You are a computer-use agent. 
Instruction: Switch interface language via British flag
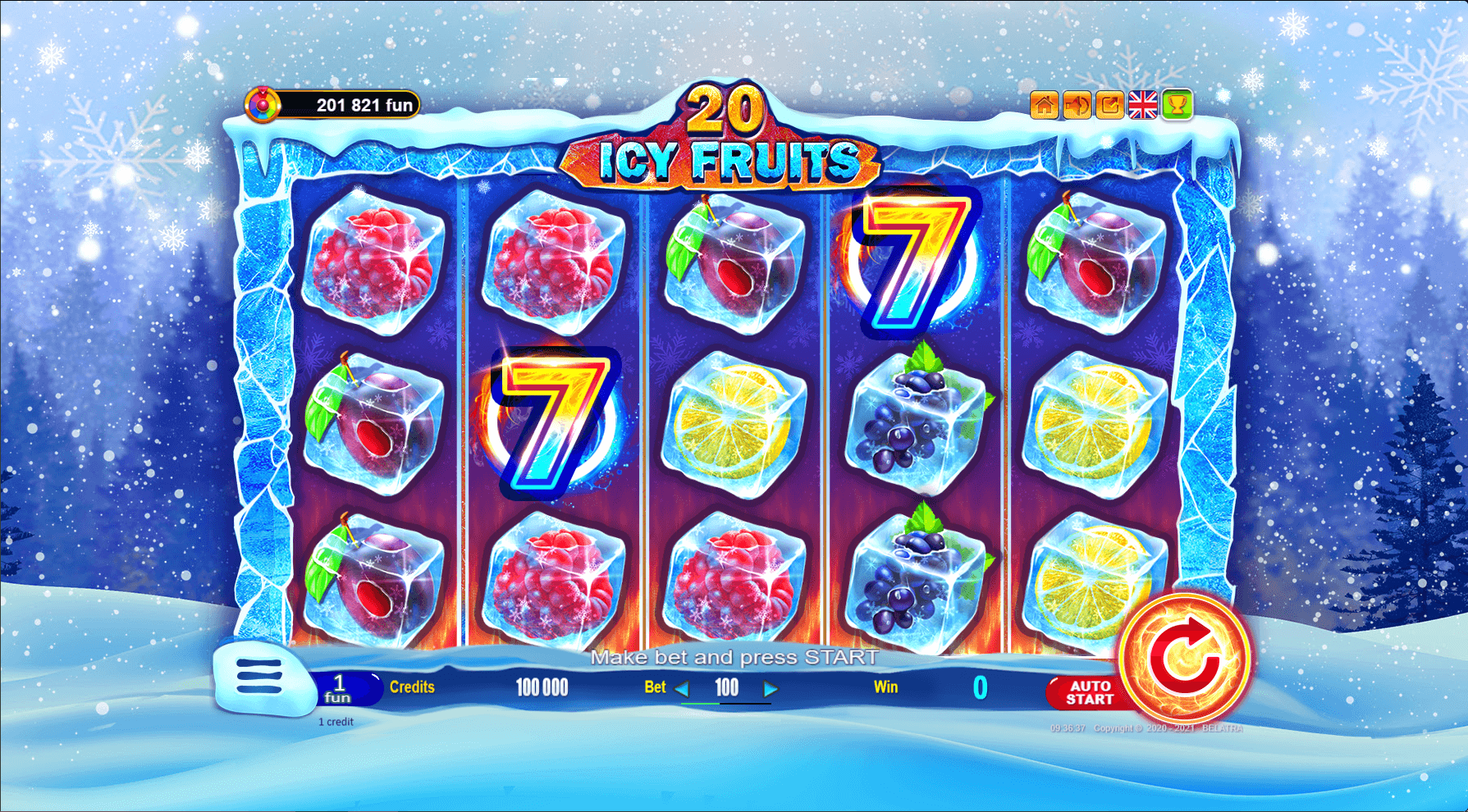click(1141, 105)
